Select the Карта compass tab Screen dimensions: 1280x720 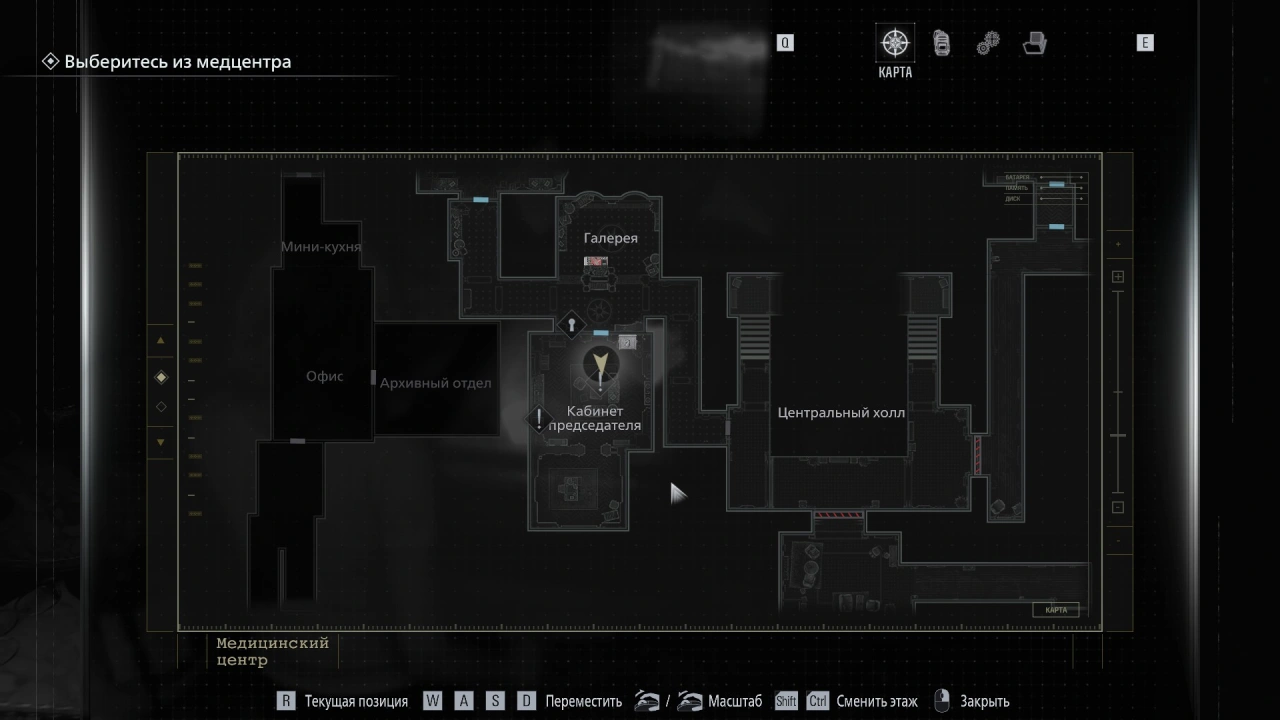tap(894, 44)
